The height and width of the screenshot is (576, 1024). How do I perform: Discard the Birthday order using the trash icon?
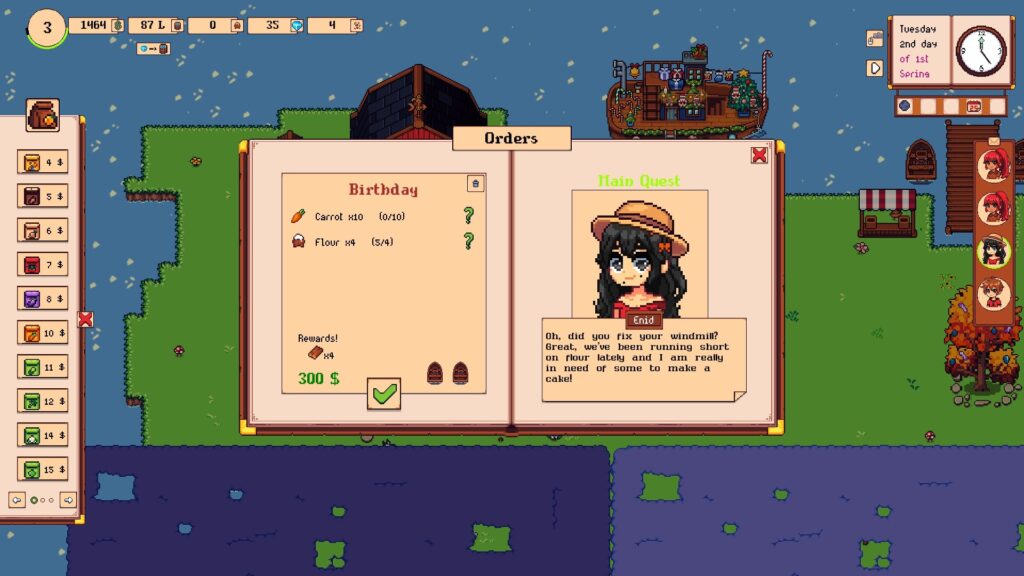pos(475,183)
